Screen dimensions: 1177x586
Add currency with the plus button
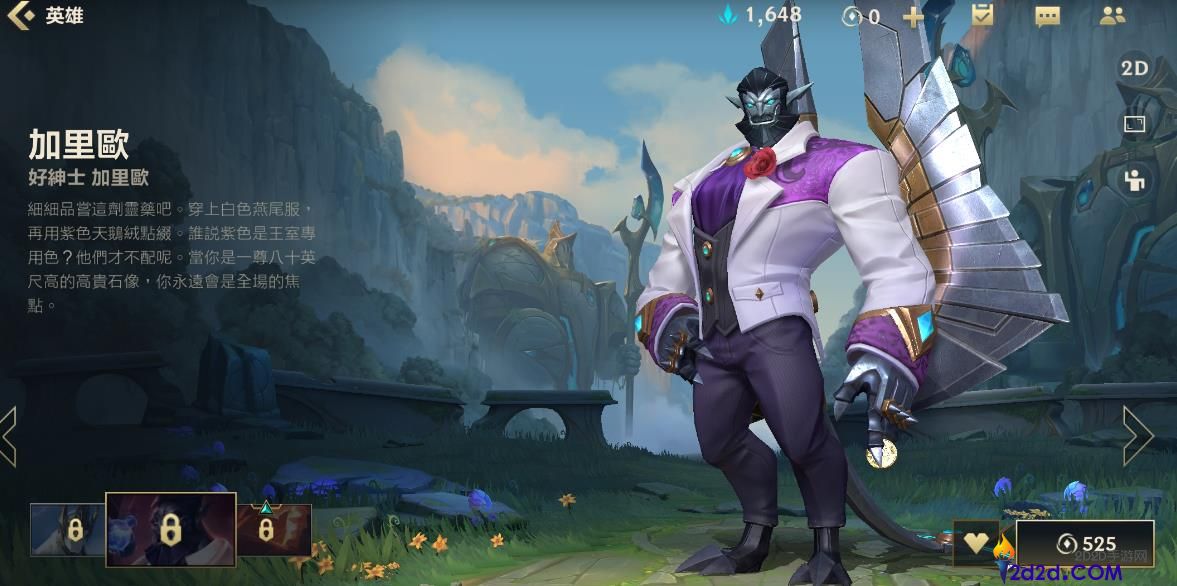[913, 16]
